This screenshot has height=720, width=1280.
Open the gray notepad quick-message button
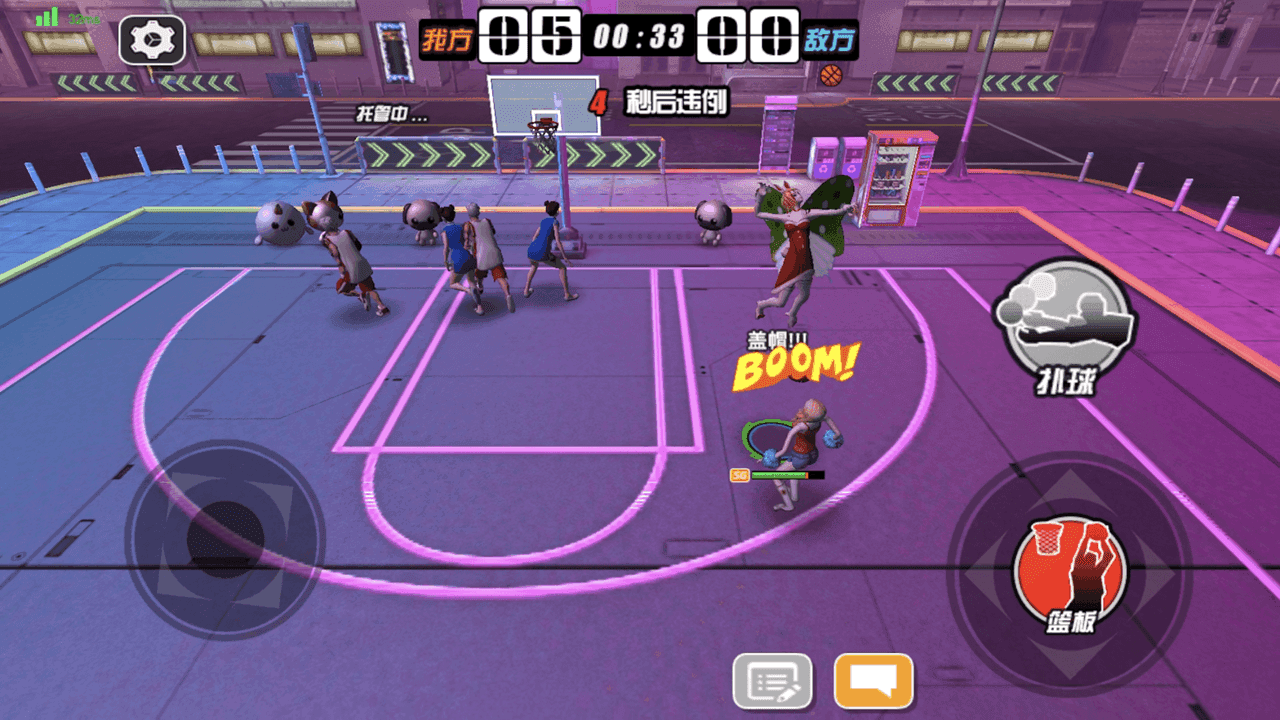coord(772,681)
